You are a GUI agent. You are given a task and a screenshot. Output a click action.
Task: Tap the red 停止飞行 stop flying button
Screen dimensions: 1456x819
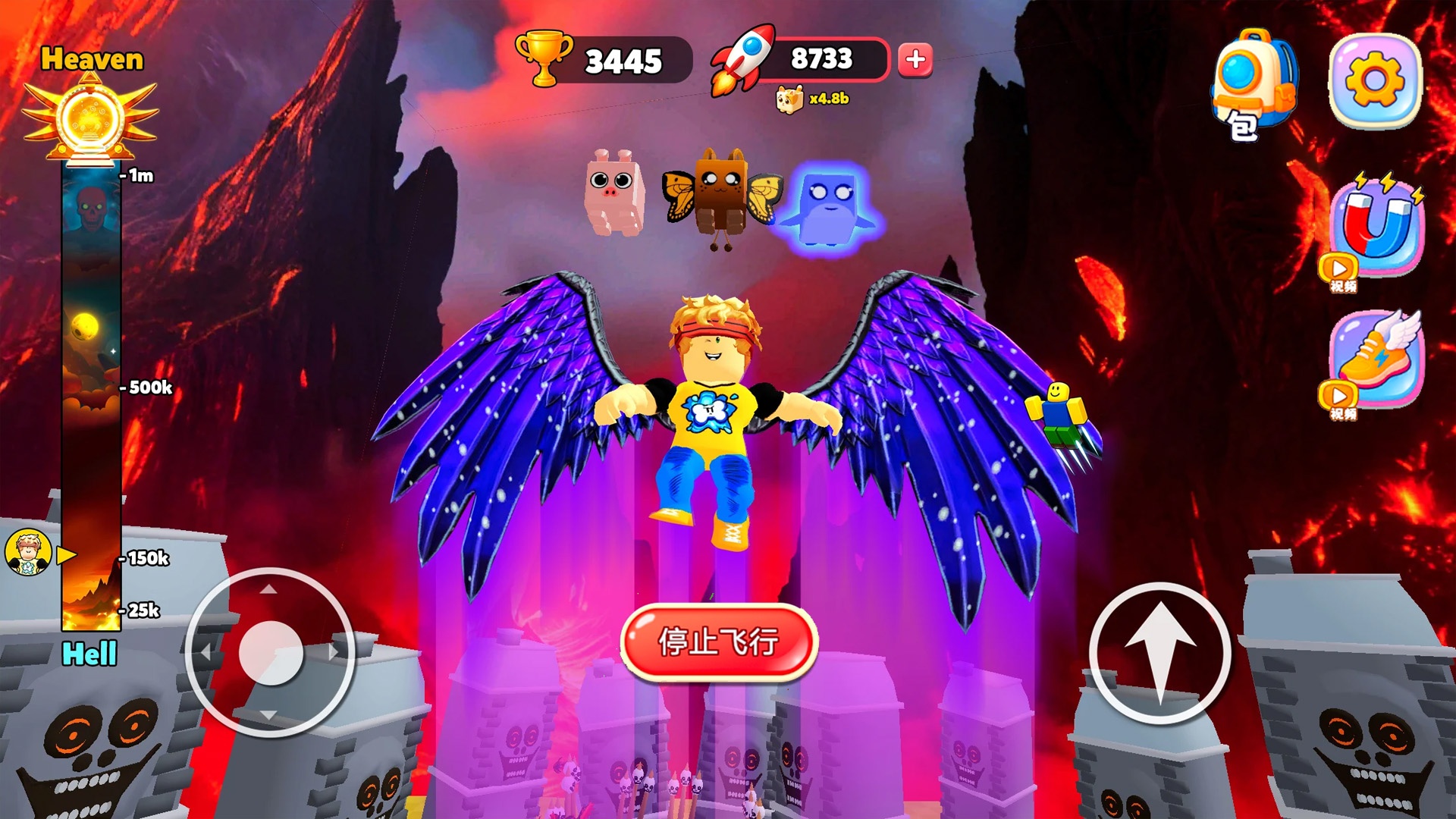coord(718,642)
